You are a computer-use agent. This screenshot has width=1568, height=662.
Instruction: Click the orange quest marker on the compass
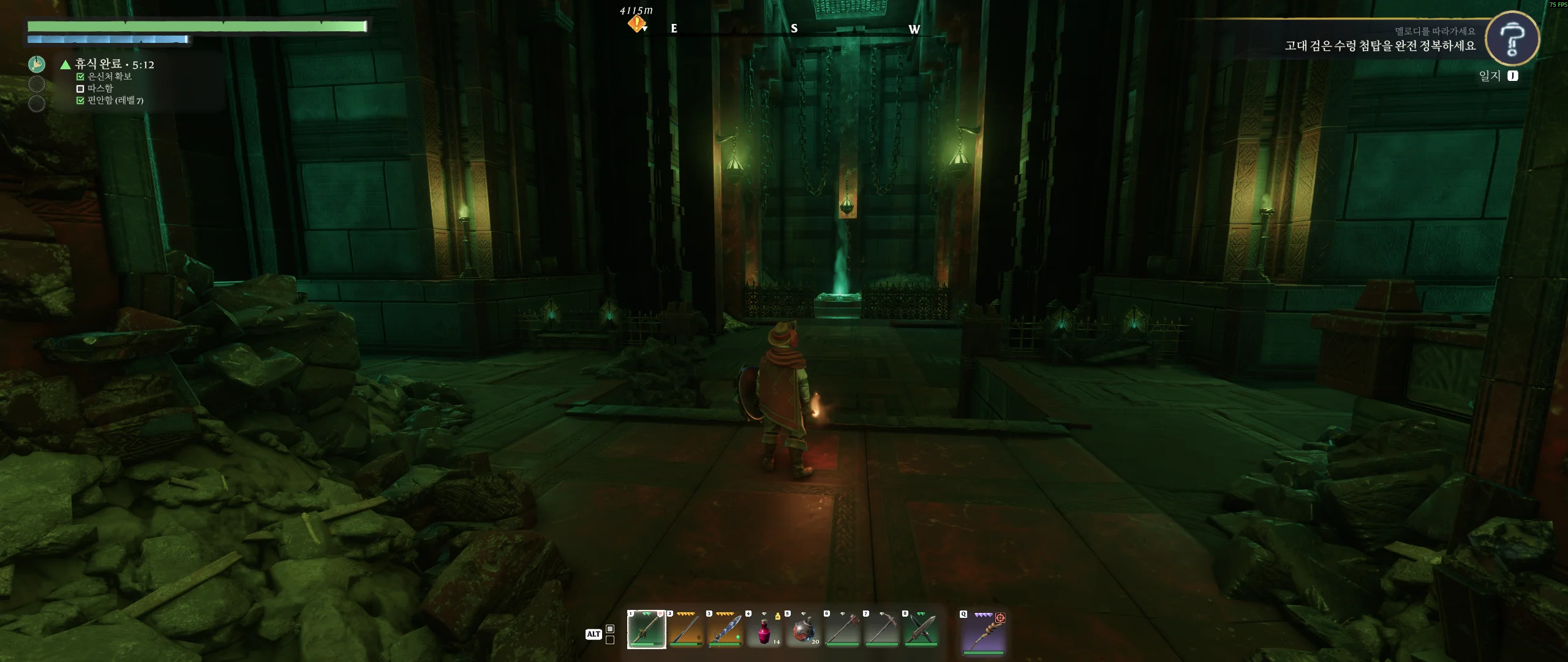tap(636, 24)
